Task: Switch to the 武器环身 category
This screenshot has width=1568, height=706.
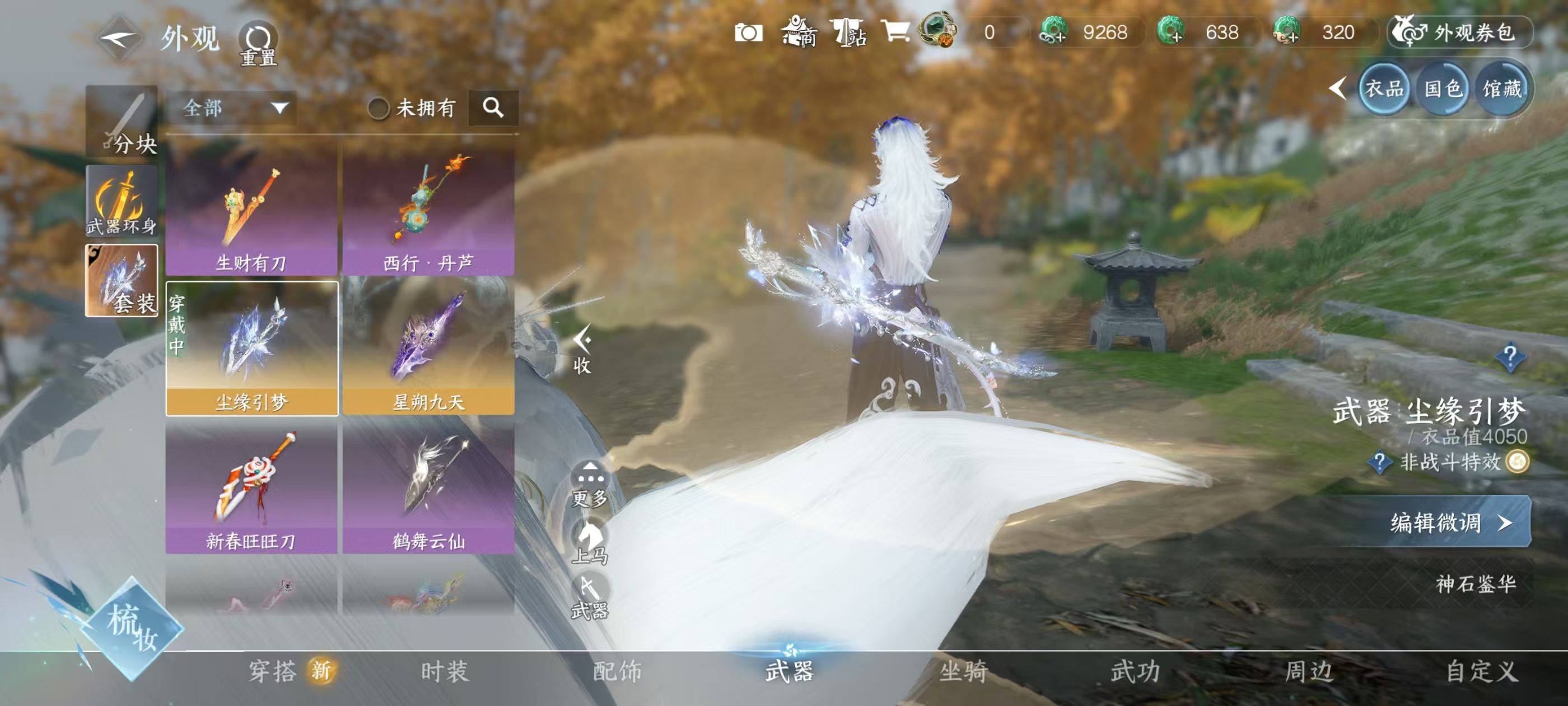Action: click(122, 201)
